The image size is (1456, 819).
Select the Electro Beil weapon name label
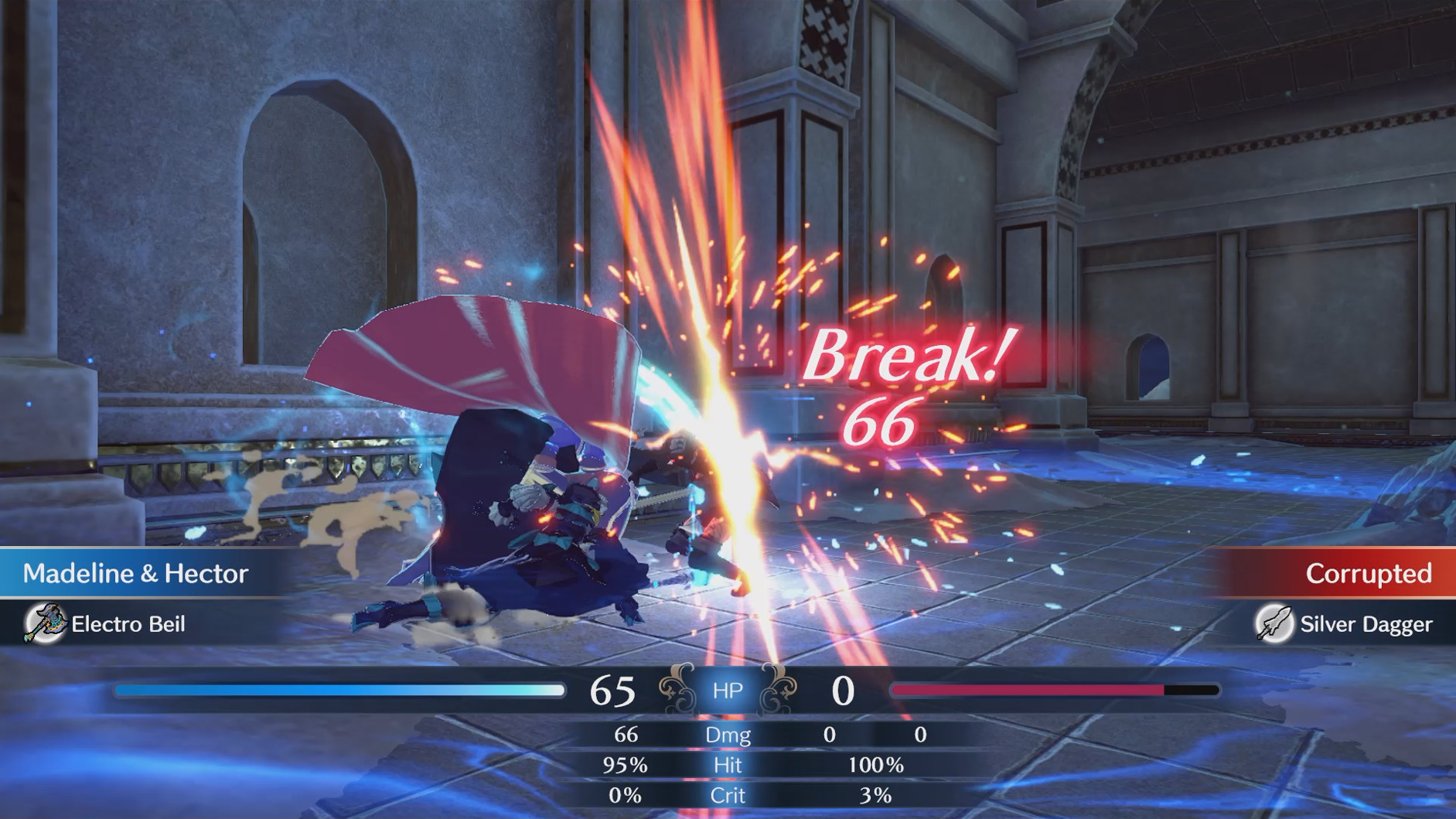coord(126,624)
